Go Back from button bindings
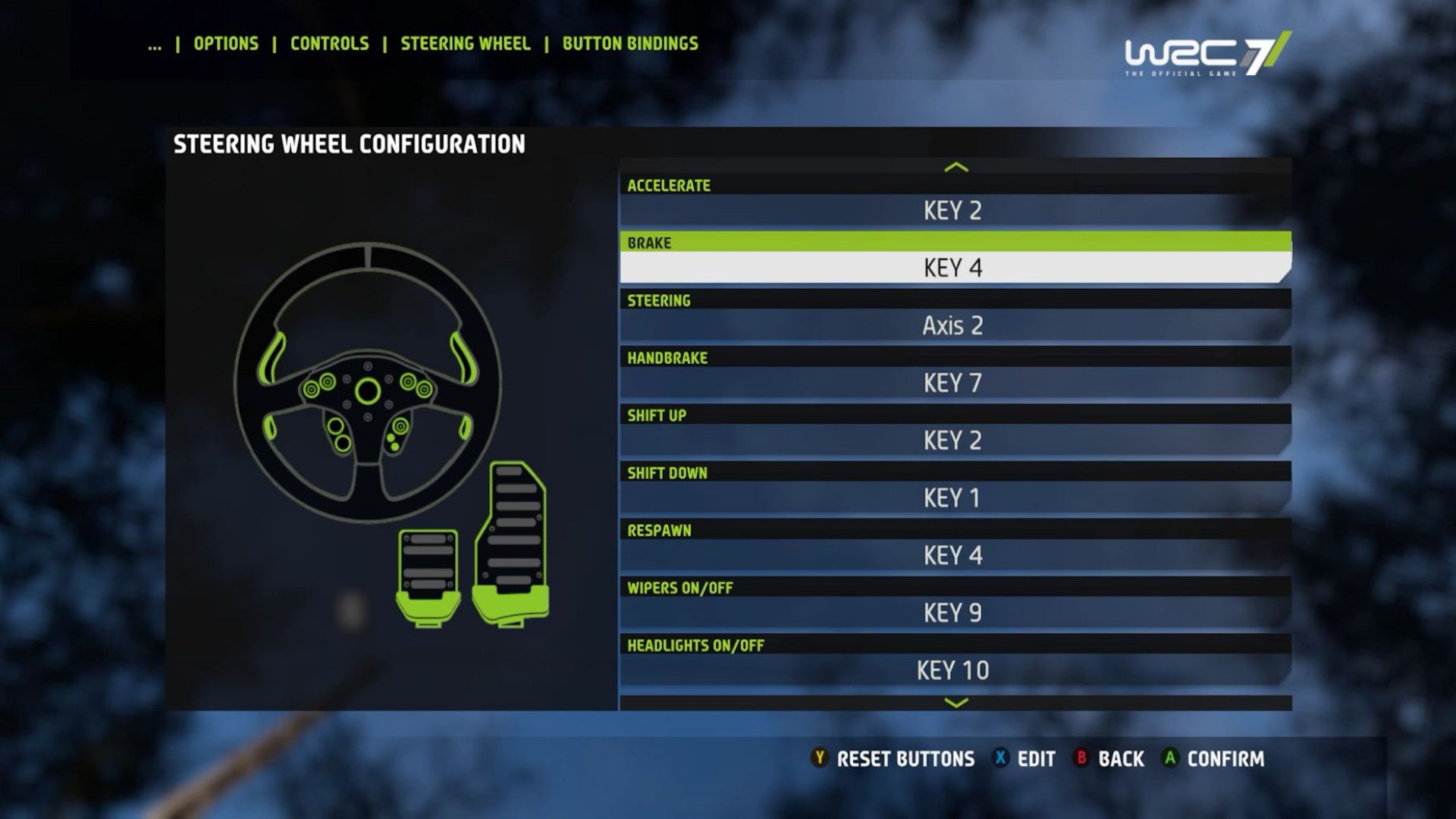Viewport: 1456px width, 819px height. 1109,759
